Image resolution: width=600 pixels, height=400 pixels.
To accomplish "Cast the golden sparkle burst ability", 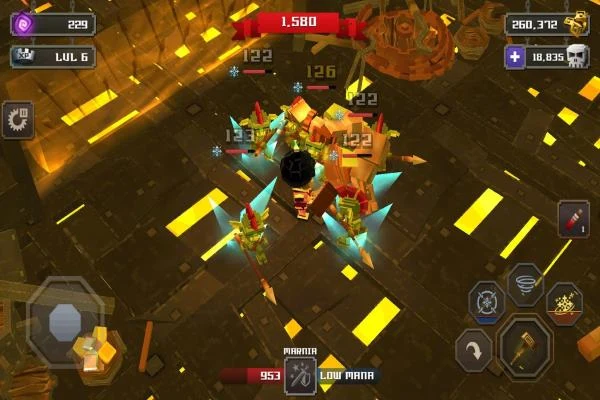I will 564,303.
